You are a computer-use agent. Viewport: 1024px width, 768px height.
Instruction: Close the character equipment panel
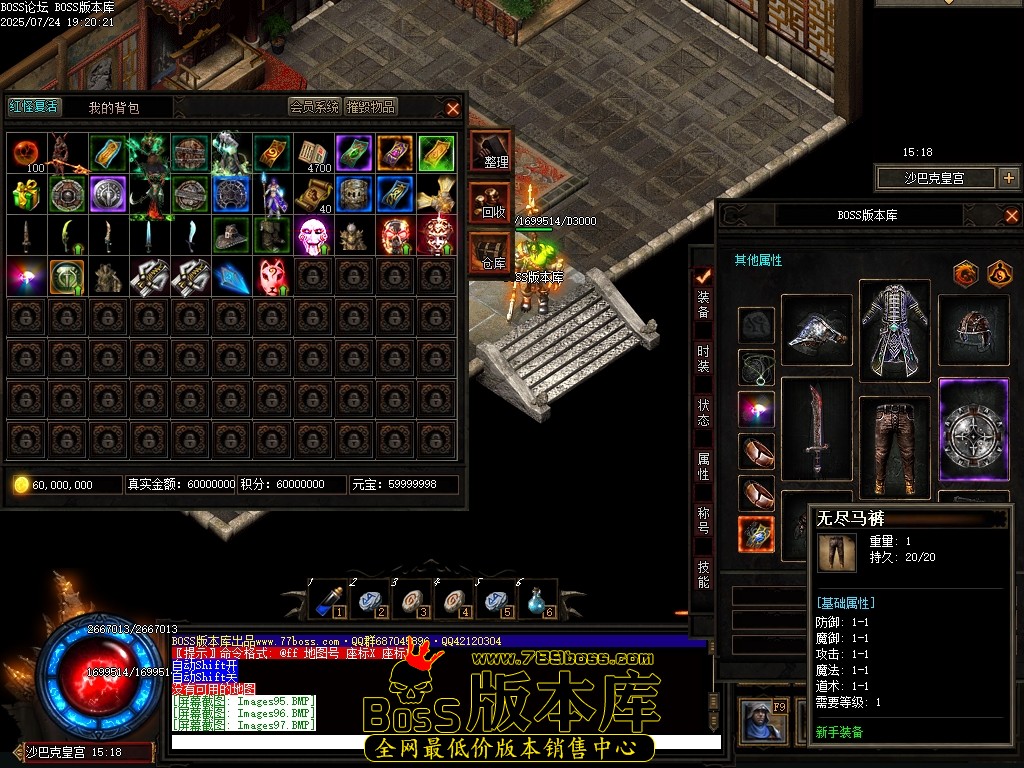point(1011,215)
